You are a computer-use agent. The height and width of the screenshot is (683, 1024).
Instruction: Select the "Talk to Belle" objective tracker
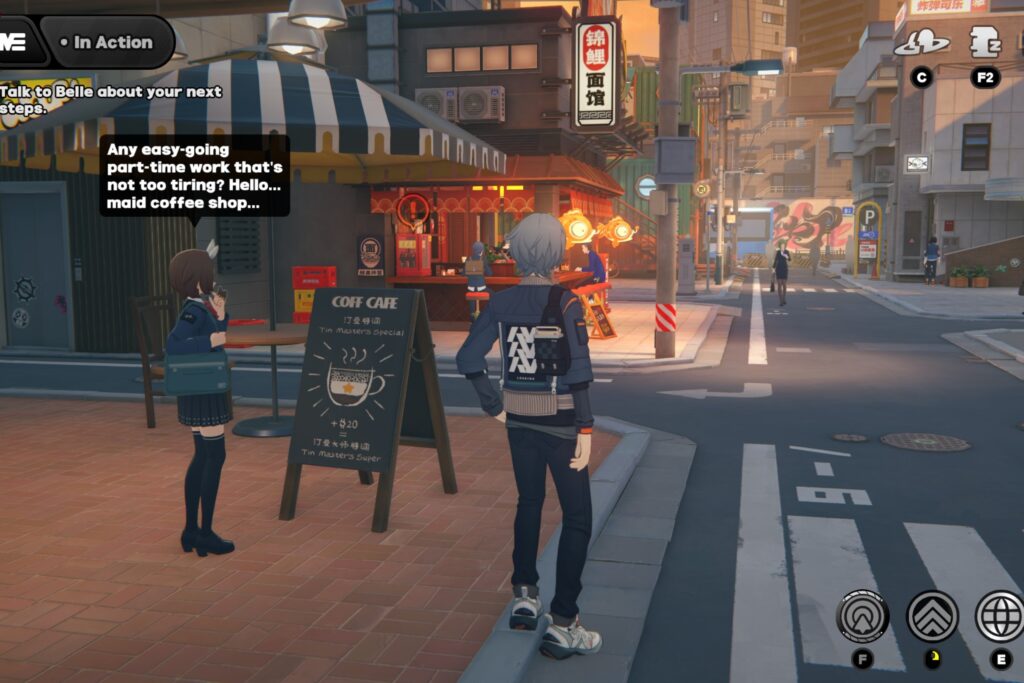(x=110, y=99)
